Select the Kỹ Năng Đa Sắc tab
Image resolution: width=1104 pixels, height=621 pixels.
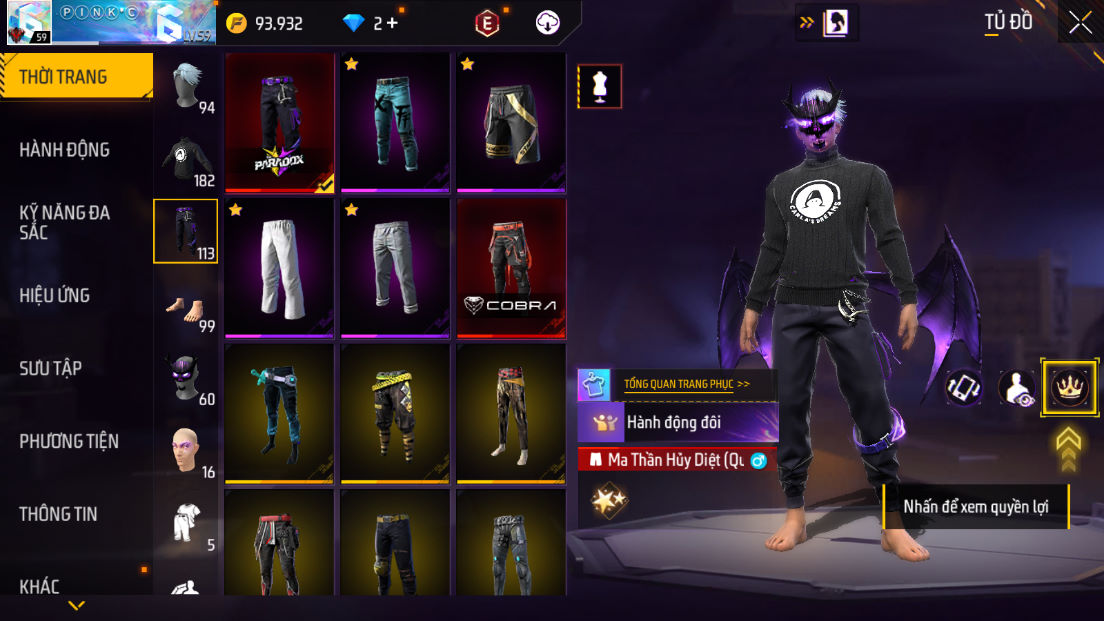pos(65,222)
